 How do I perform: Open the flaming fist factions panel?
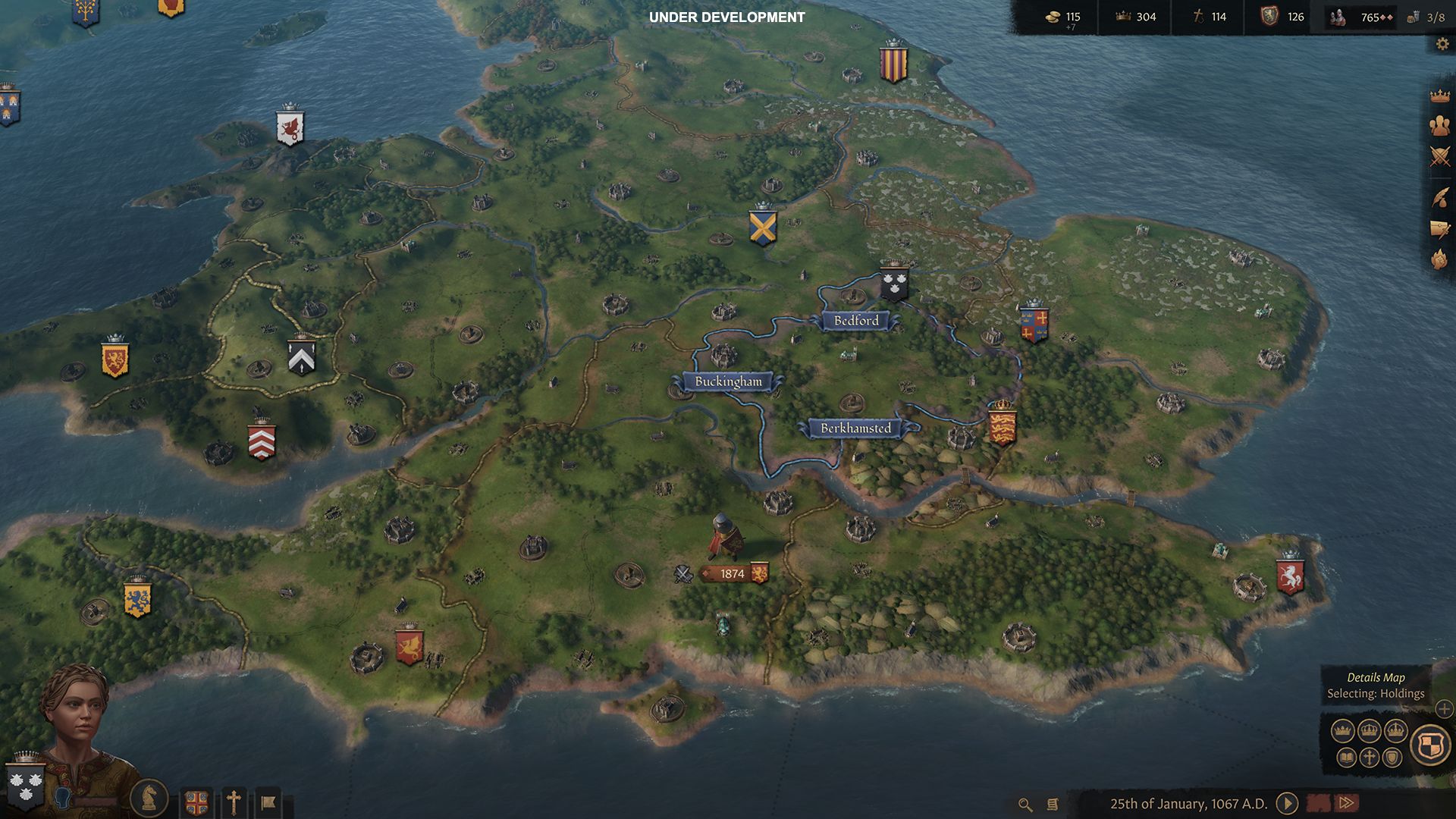[1439, 259]
